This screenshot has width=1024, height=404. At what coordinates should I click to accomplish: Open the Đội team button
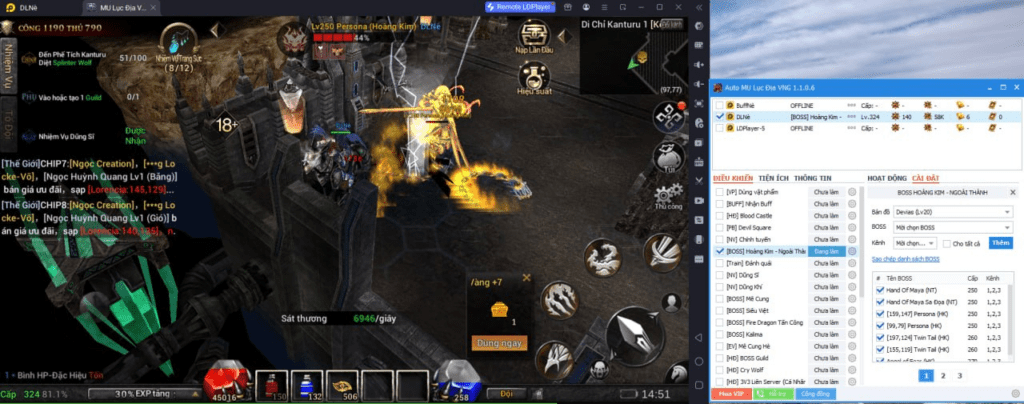pyautogui.click(x=507, y=394)
